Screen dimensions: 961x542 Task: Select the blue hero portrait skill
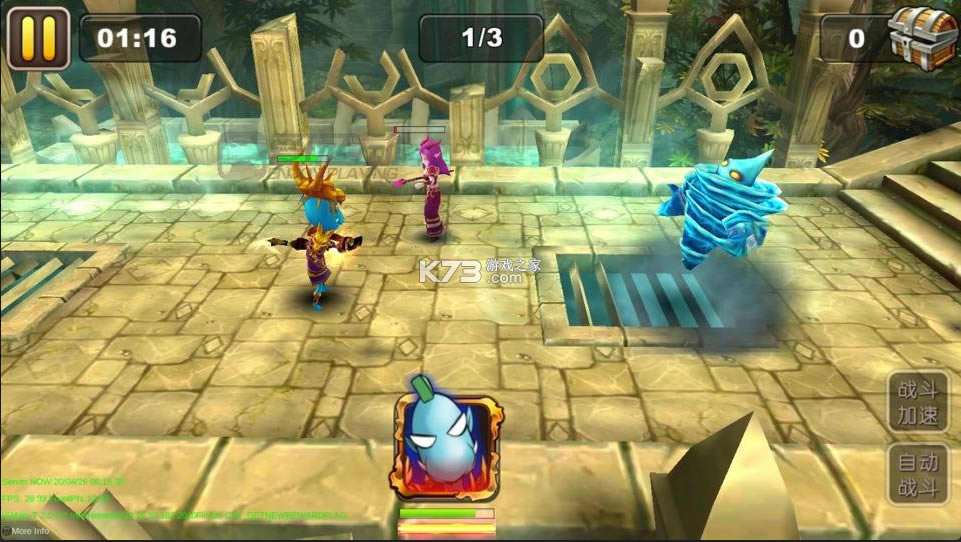446,447
